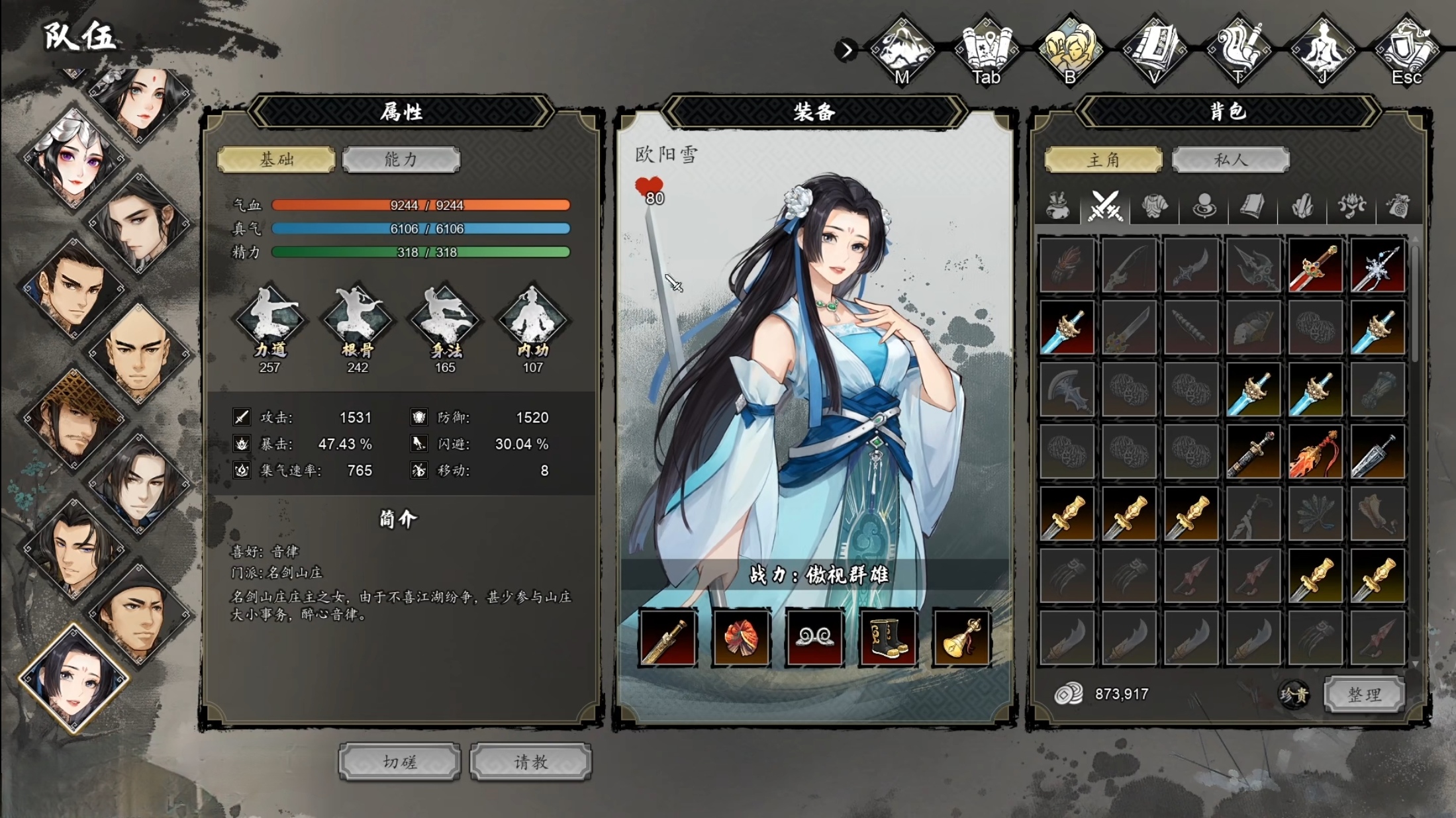Open the book category in the backpack
This screenshot has width=1456, height=818.
[1253, 206]
